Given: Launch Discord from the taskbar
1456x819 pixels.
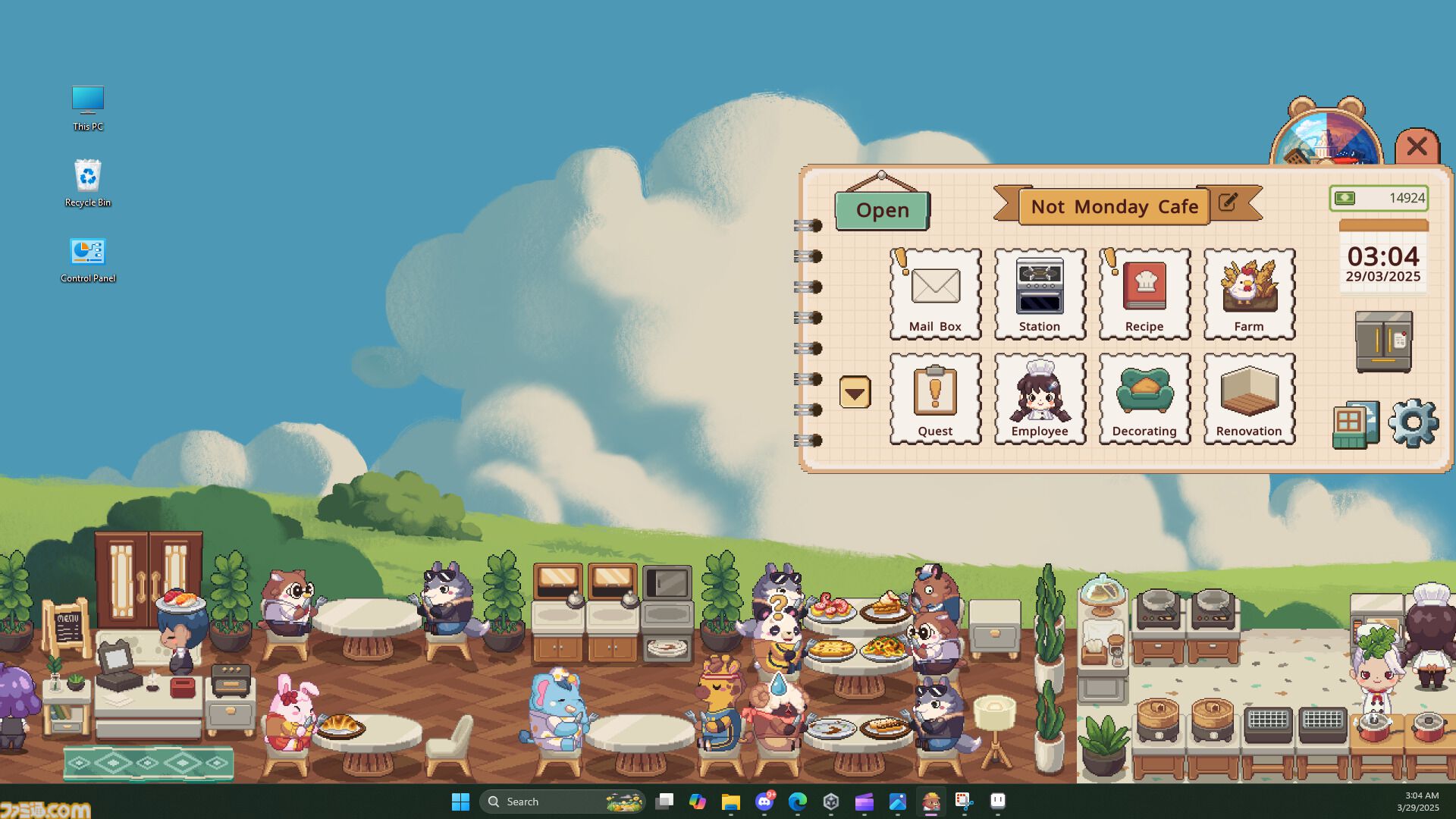Looking at the screenshot, I should [763, 801].
